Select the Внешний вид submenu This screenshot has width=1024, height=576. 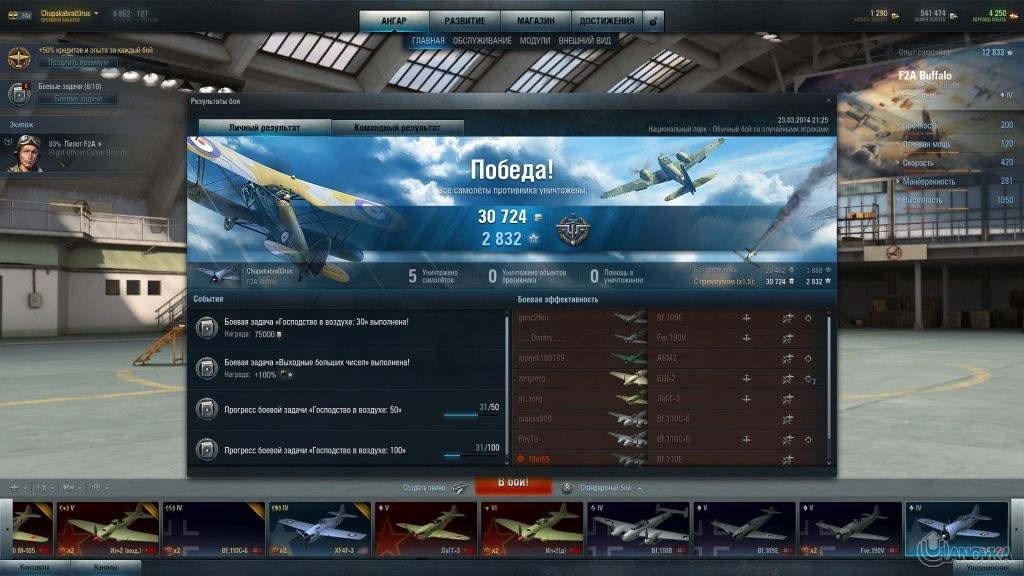(584, 41)
